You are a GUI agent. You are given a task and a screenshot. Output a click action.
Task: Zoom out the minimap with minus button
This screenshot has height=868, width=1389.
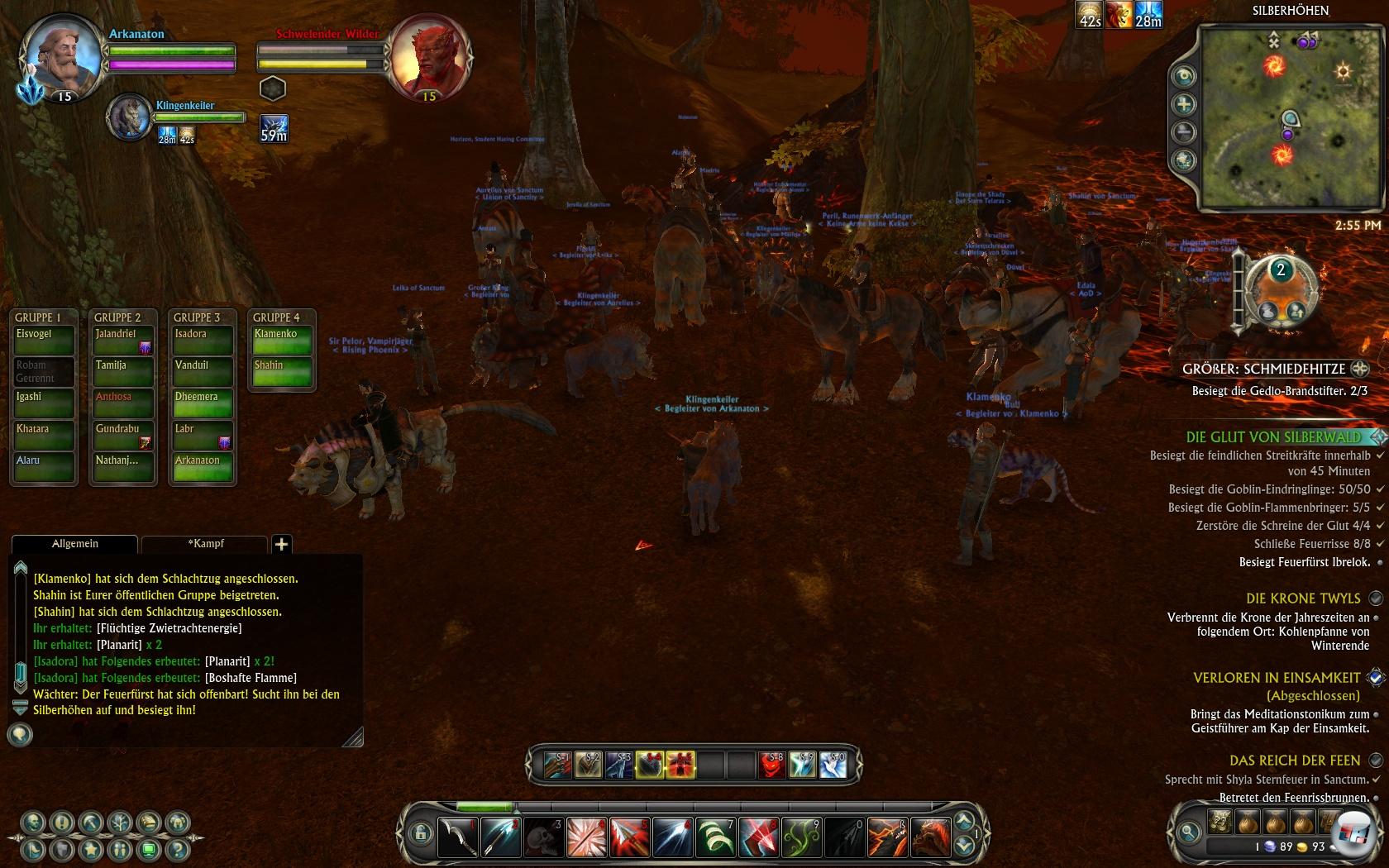coord(1185,132)
